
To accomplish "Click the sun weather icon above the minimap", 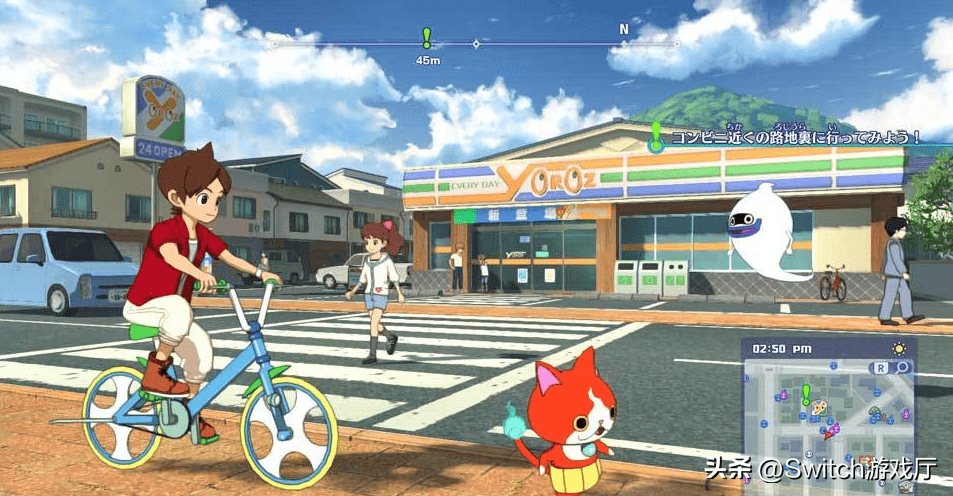I will (x=898, y=348).
